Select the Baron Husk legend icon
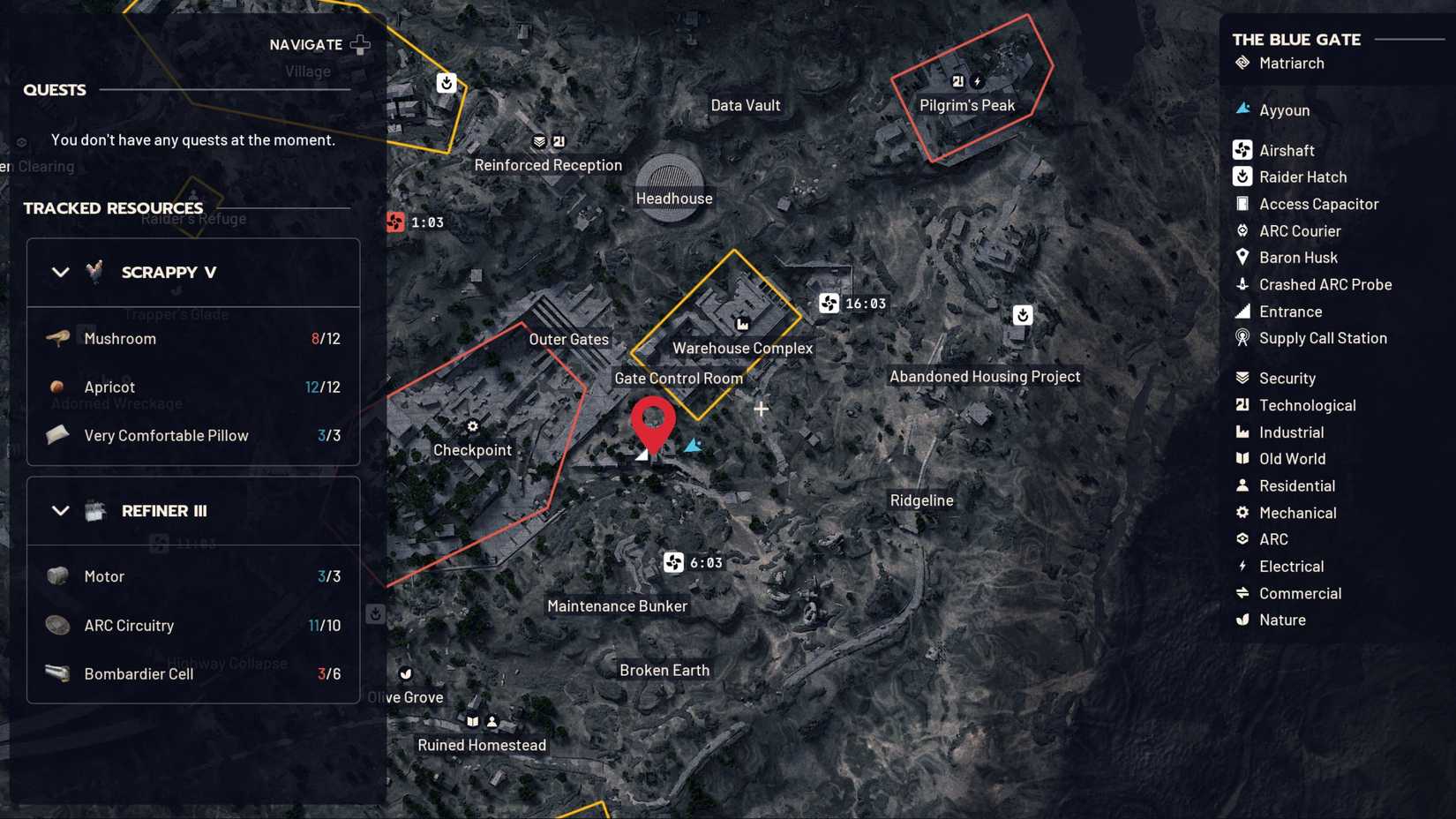The width and height of the screenshot is (1456, 819). 1241,258
